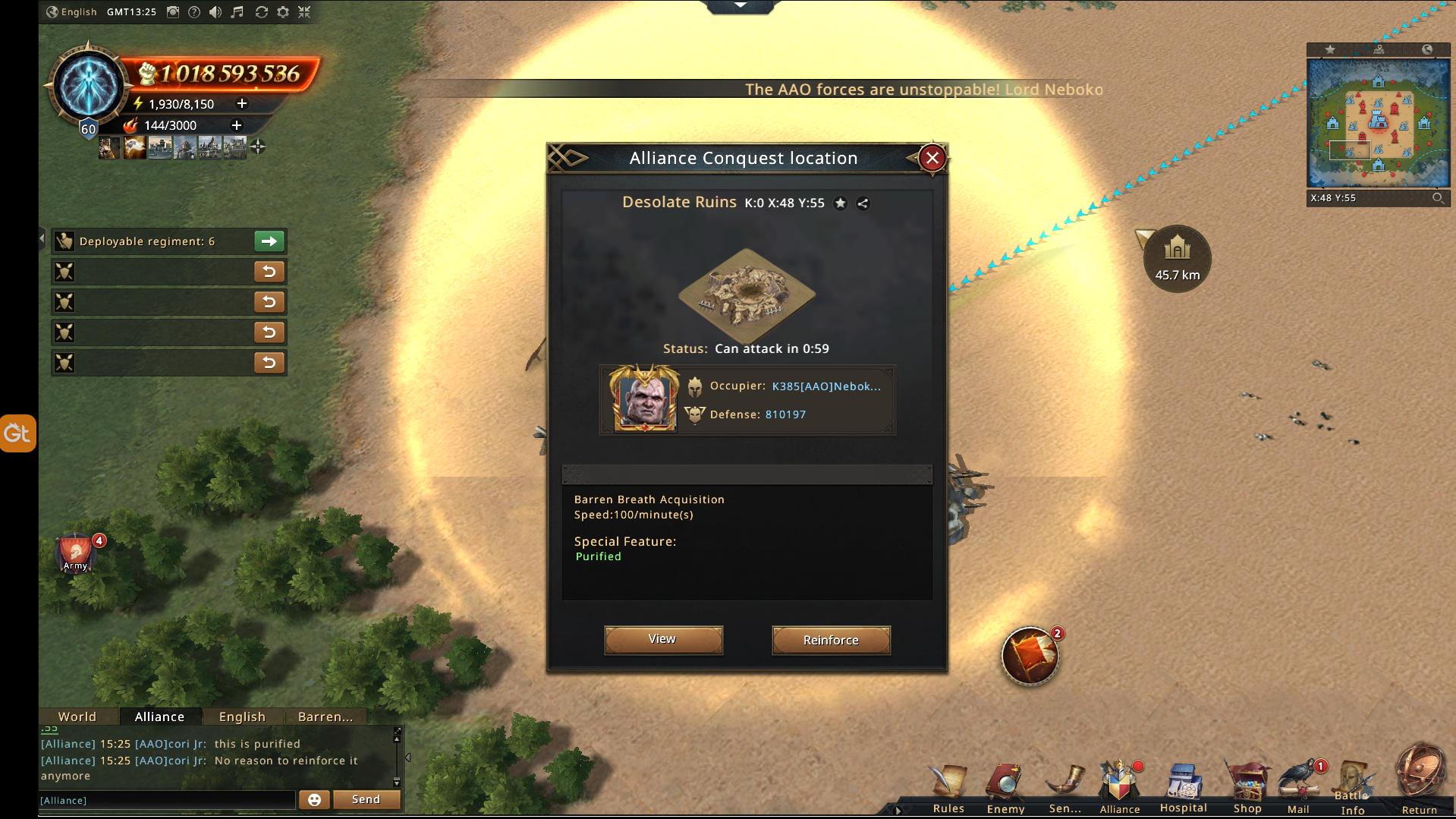Switch to the World chat tab
The width and height of the screenshot is (1456, 819).
[77, 717]
